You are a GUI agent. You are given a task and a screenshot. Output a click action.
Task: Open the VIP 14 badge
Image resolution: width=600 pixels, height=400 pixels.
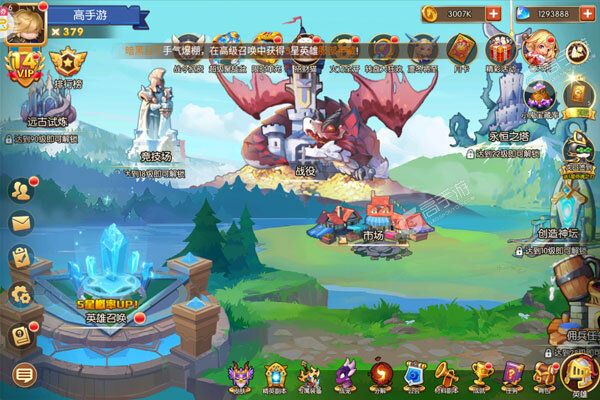pyautogui.click(x=20, y=70)
